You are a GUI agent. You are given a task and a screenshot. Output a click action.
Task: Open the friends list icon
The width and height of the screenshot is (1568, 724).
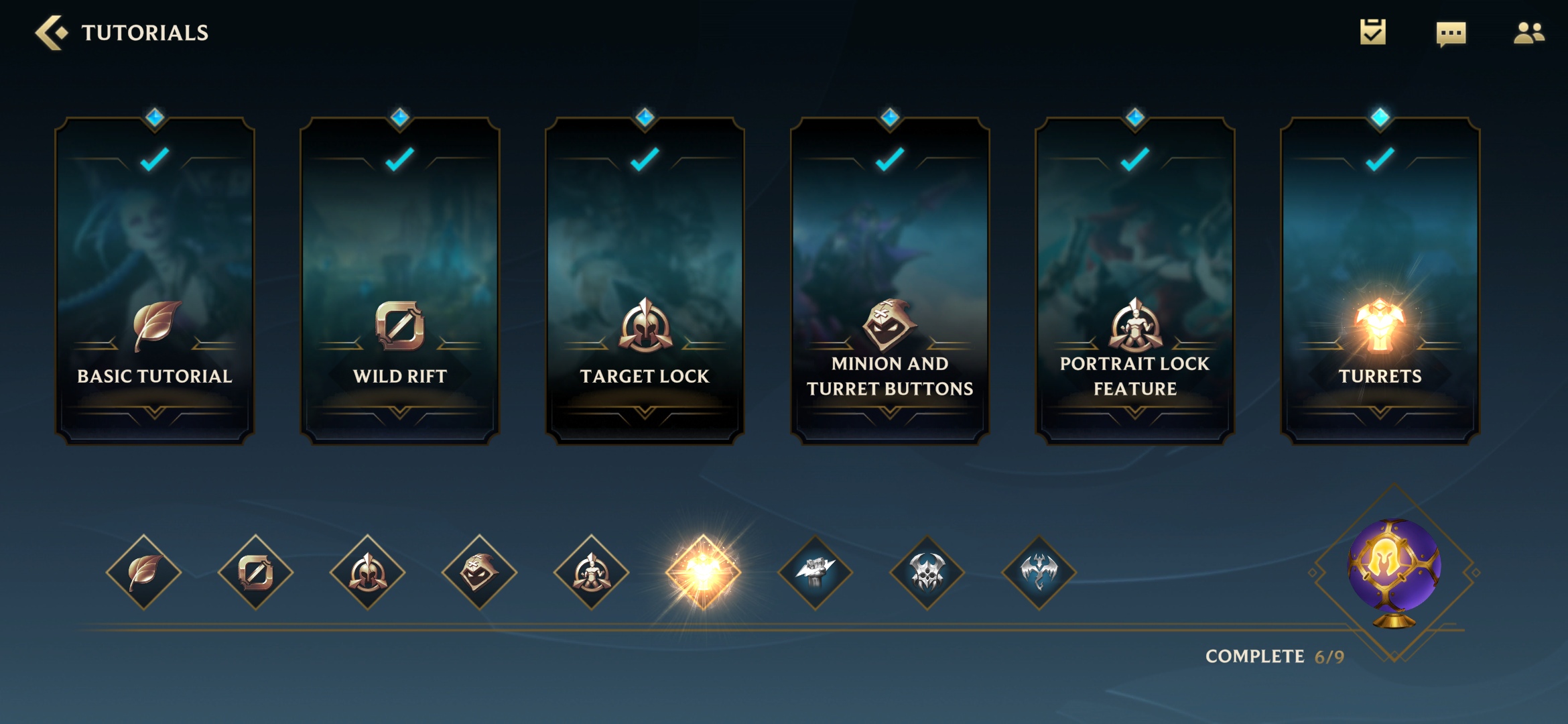[1528, 32]
